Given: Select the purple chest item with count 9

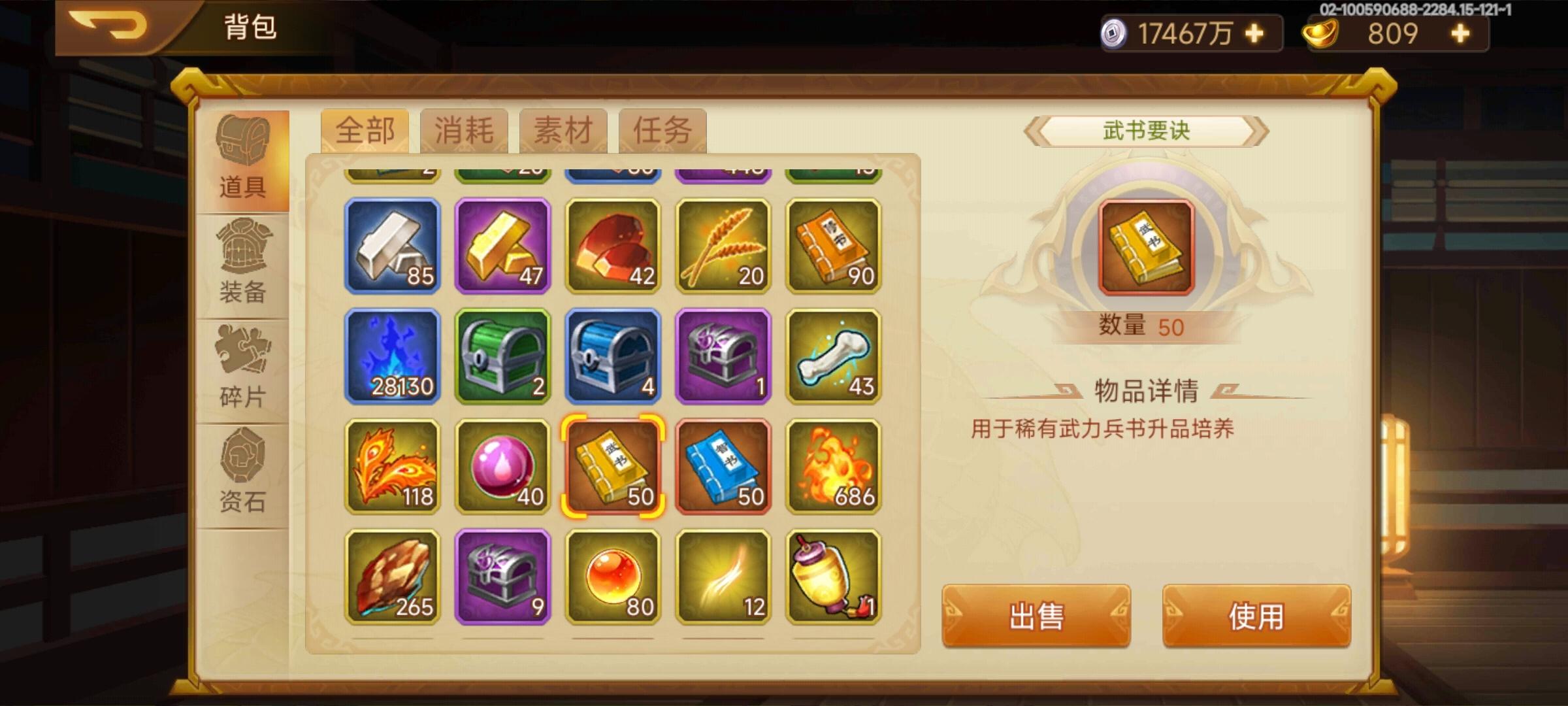Looking at the screenshot, I should pos(502,578).
